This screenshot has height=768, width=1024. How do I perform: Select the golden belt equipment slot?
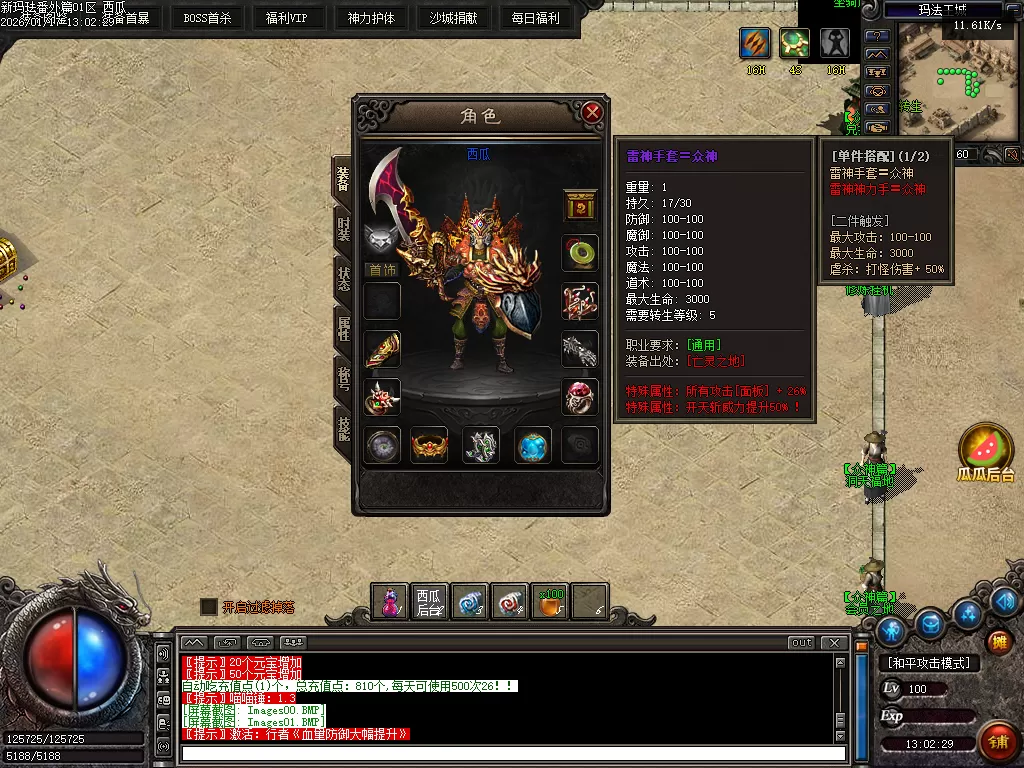[x=431, y=445]
